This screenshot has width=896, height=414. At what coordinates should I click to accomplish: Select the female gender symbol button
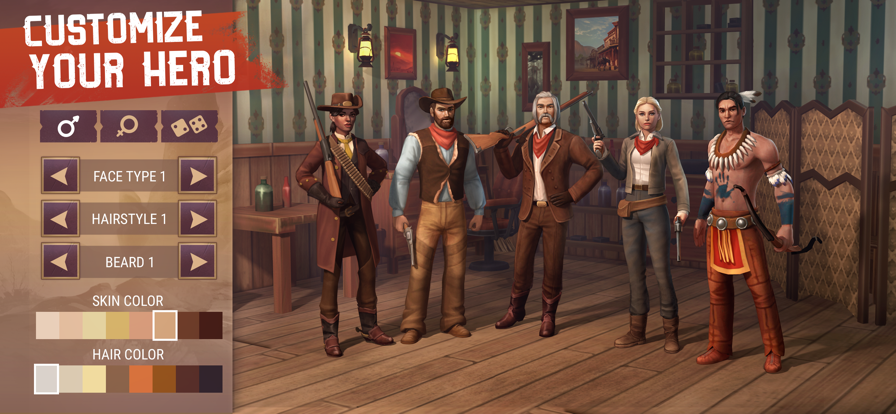[x=129, y=127]
